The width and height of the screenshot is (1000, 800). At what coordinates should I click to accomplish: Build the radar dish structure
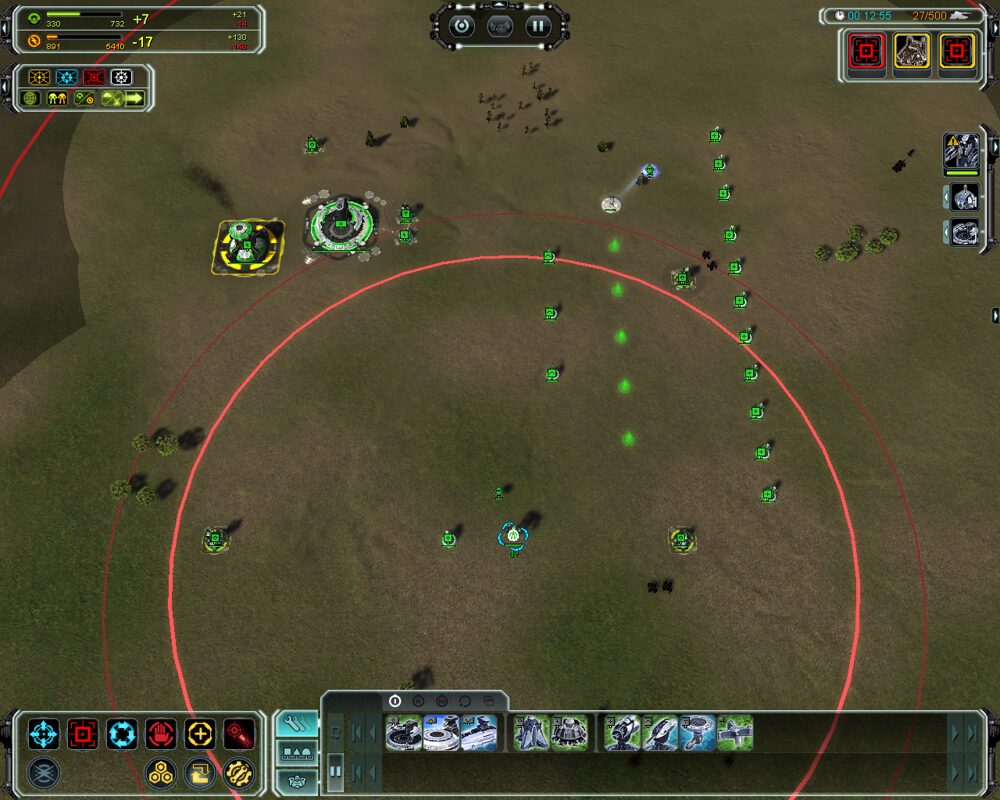(697, 733)
